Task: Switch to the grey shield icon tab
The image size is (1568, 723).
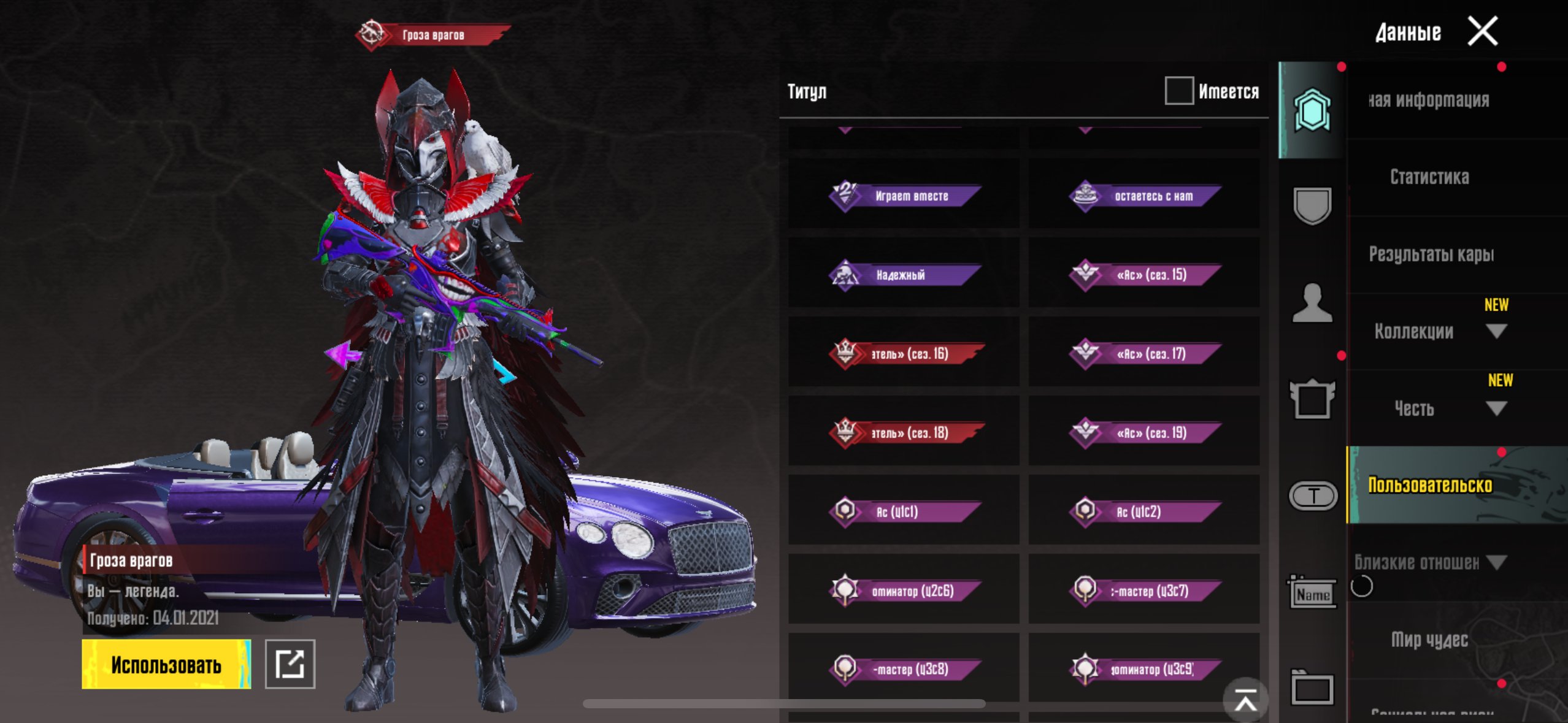Action: 1312,205
